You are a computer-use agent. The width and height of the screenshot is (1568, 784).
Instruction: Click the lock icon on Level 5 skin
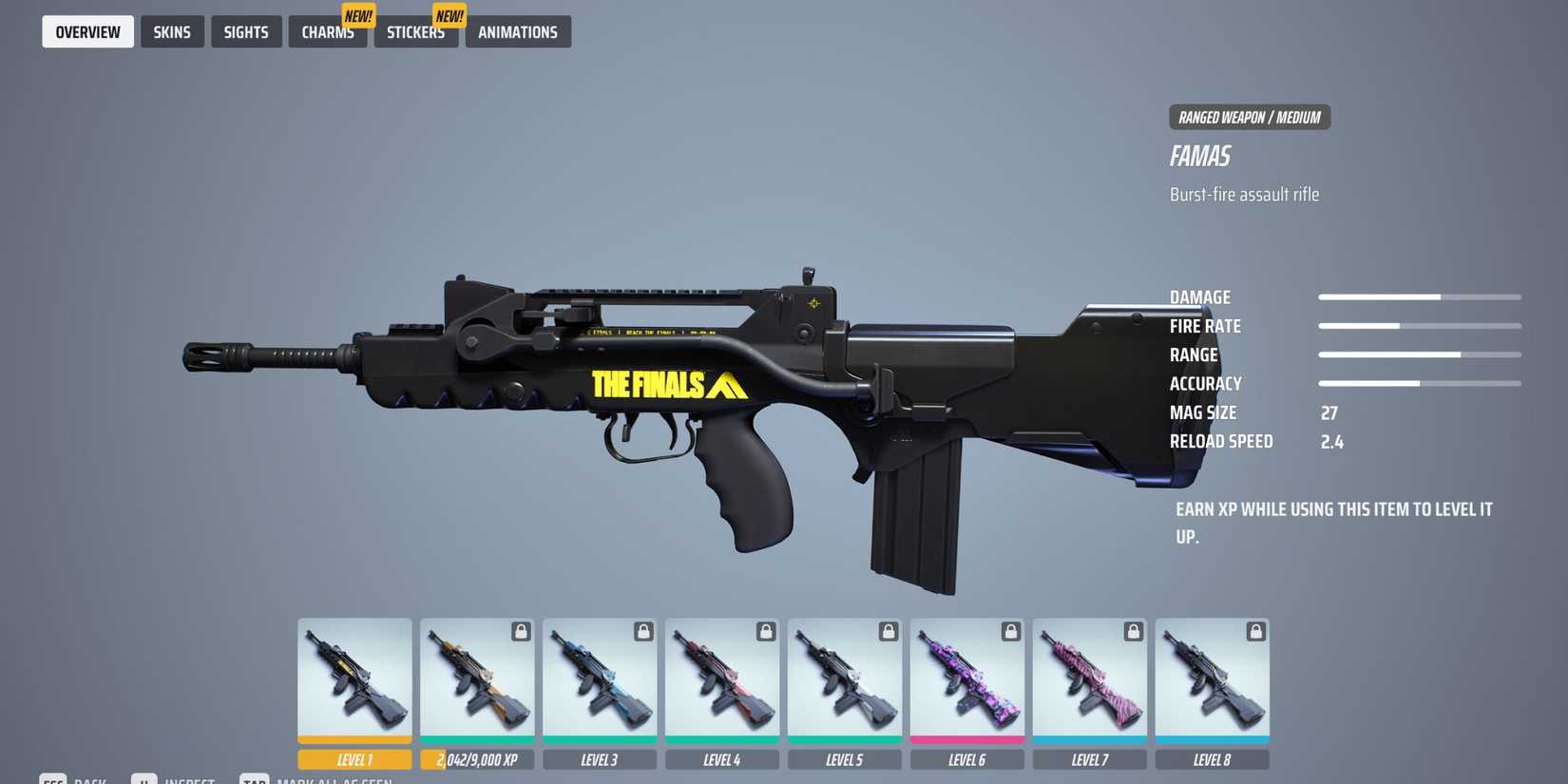(x=889, y=630)
